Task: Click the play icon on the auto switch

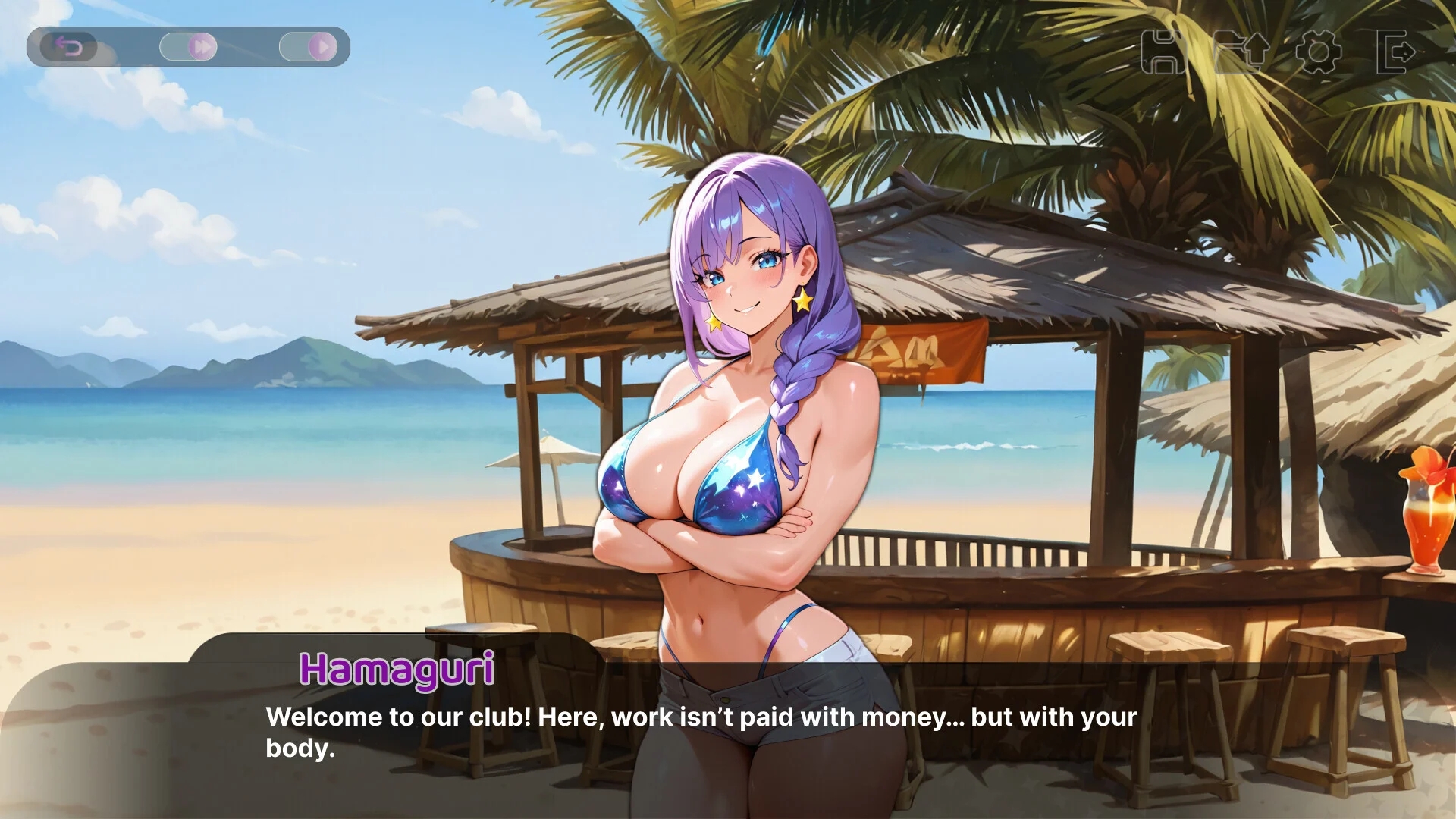Action: pyautogui.click(x=322, y=46)
